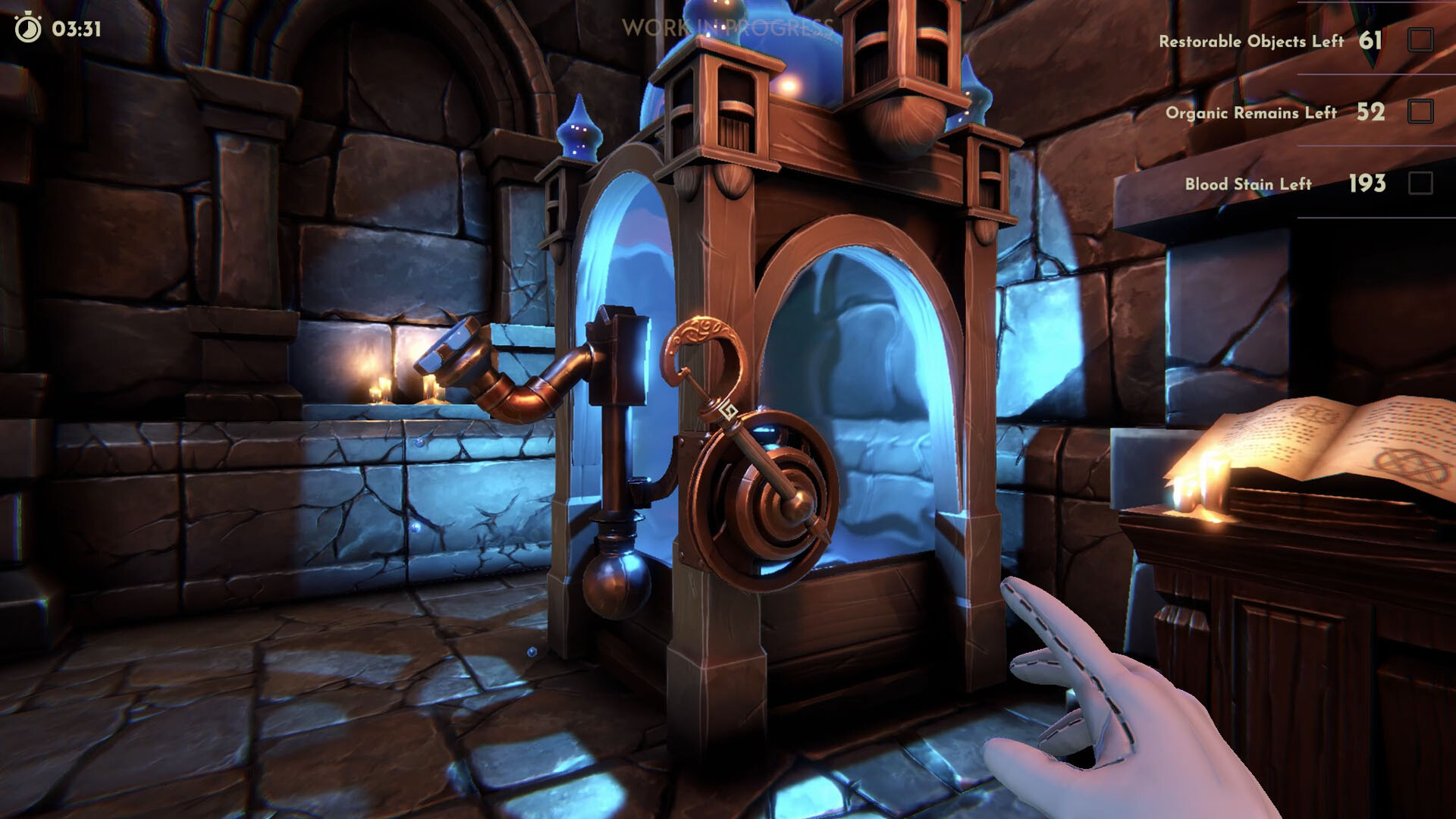Click the Restorable Objects Left label
Image resolution: width=1456 pixels, height=819 pixels.
(1251, 42)
